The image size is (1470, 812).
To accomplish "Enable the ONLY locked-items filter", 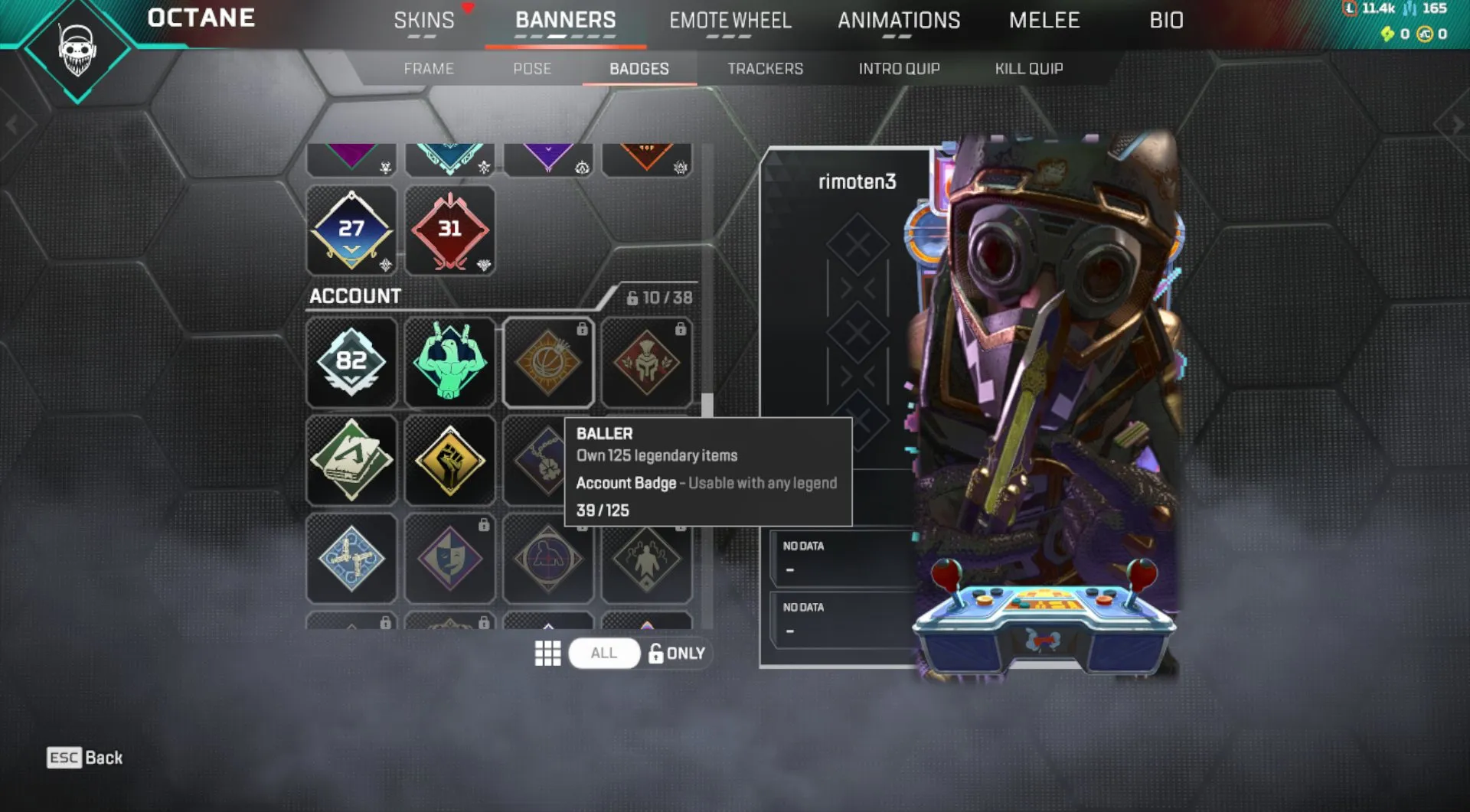I will point(677,653).
